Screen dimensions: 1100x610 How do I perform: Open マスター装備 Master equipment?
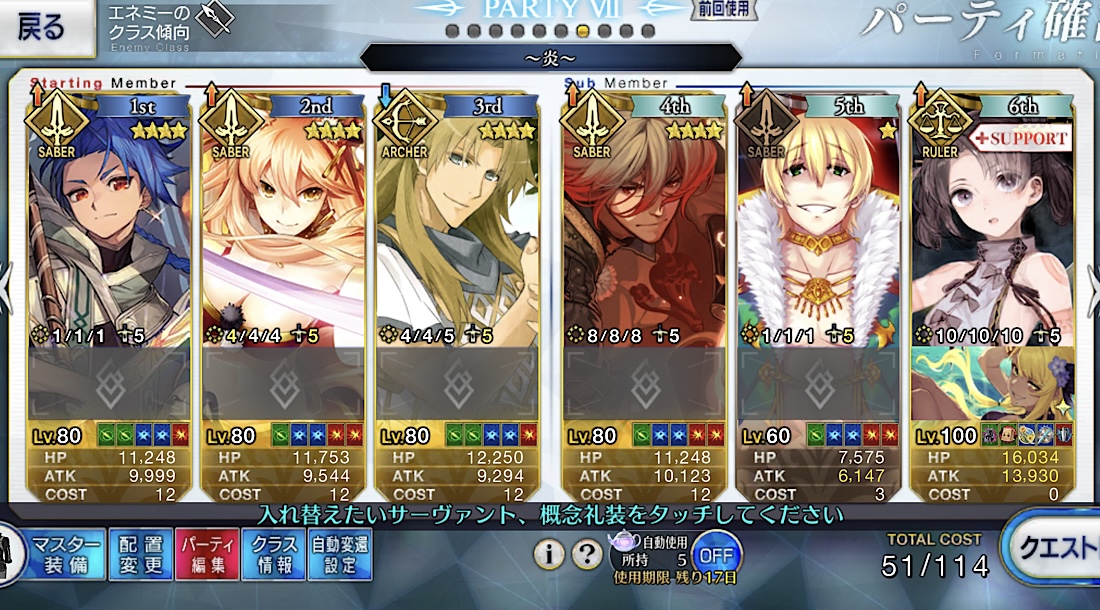(66, 555)
